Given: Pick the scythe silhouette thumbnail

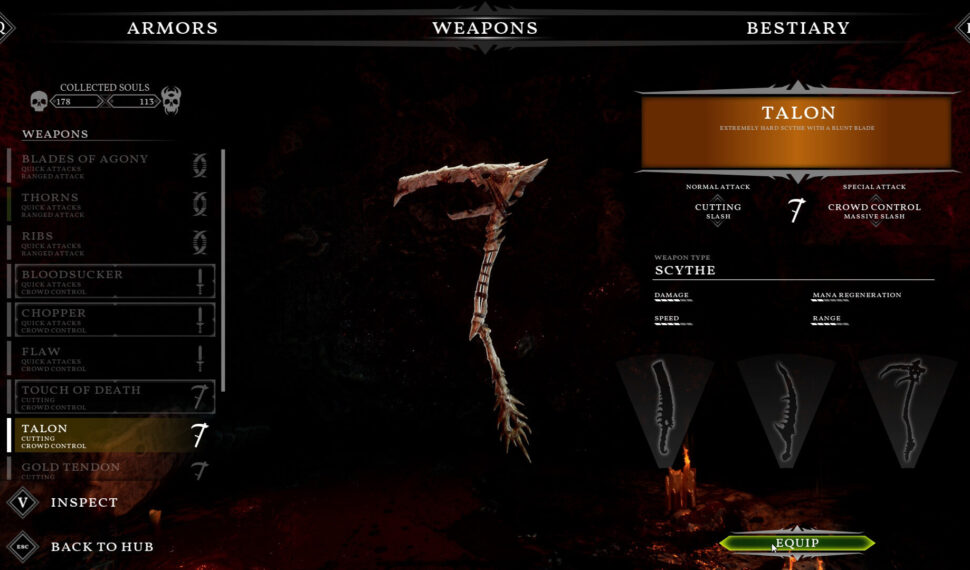Looking at the screenshot, I should pyautogui.click(x=905, y=407).
